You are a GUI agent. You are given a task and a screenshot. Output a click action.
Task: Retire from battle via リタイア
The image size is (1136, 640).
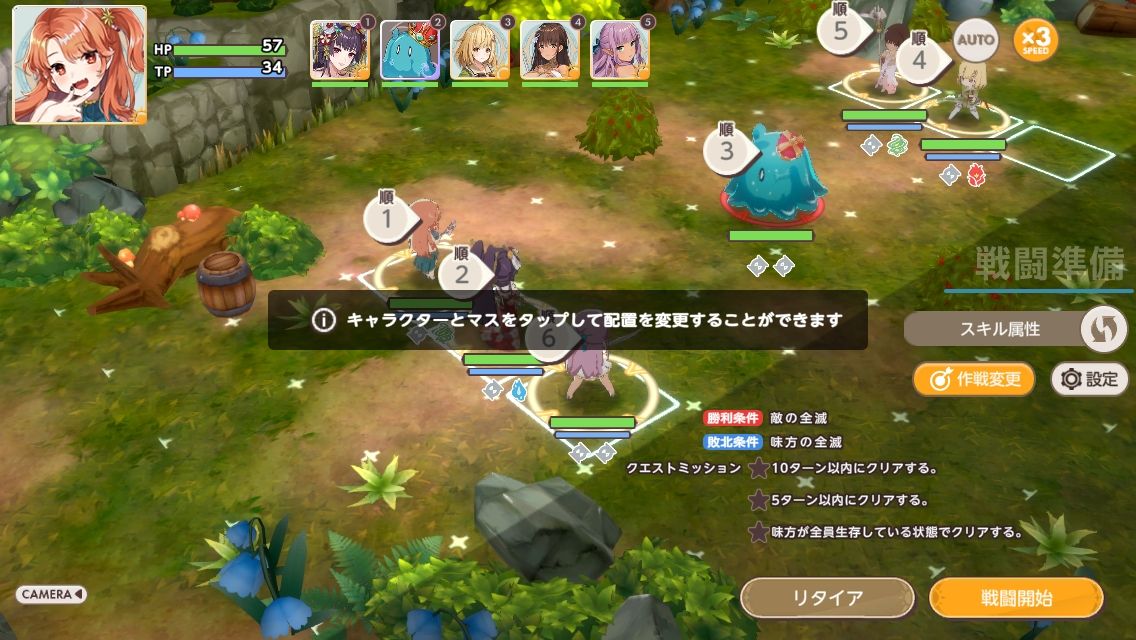click(x=827, y=598)
